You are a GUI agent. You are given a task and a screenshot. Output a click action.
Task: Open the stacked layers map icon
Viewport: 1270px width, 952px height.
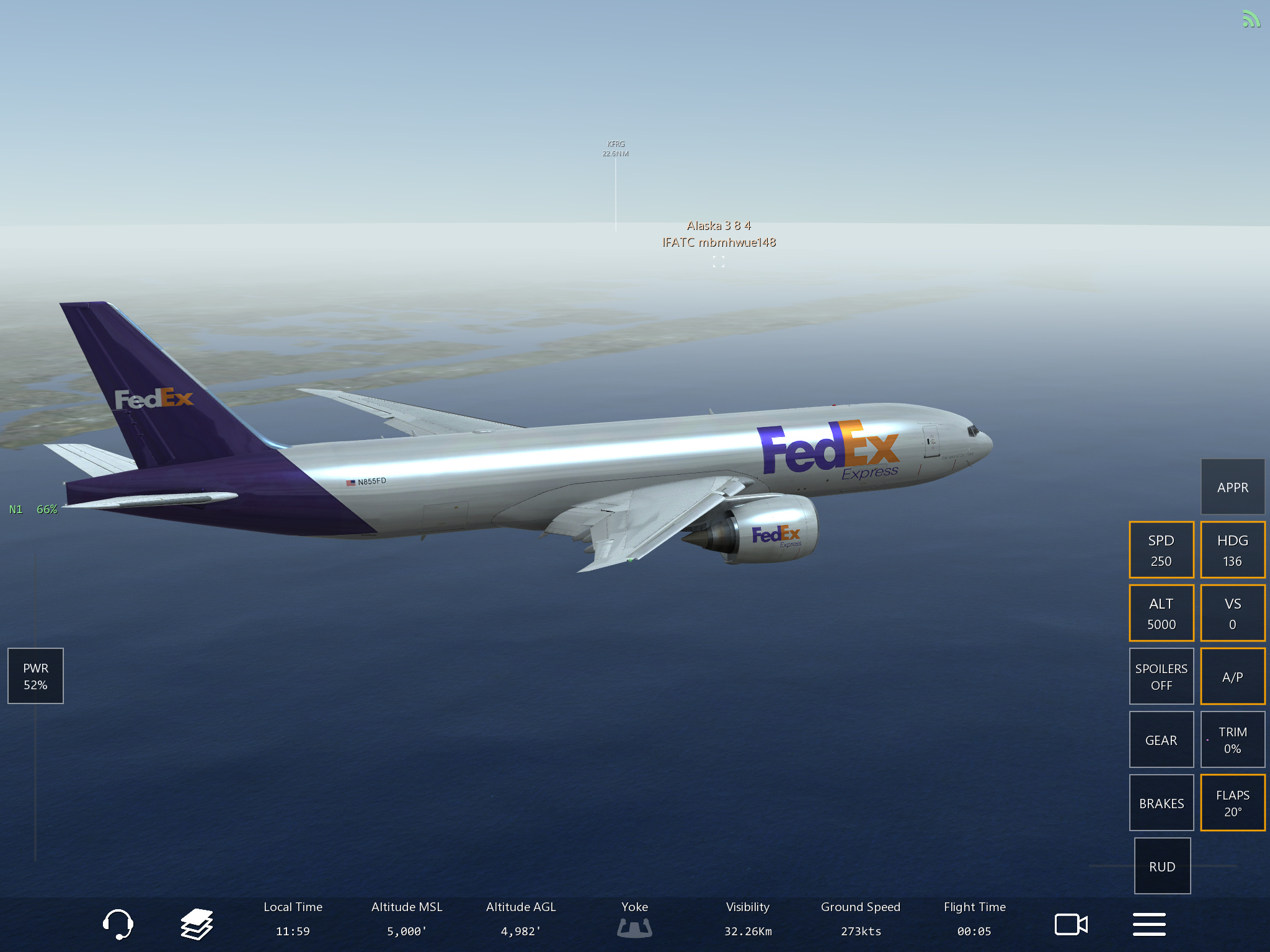point(197,924)
